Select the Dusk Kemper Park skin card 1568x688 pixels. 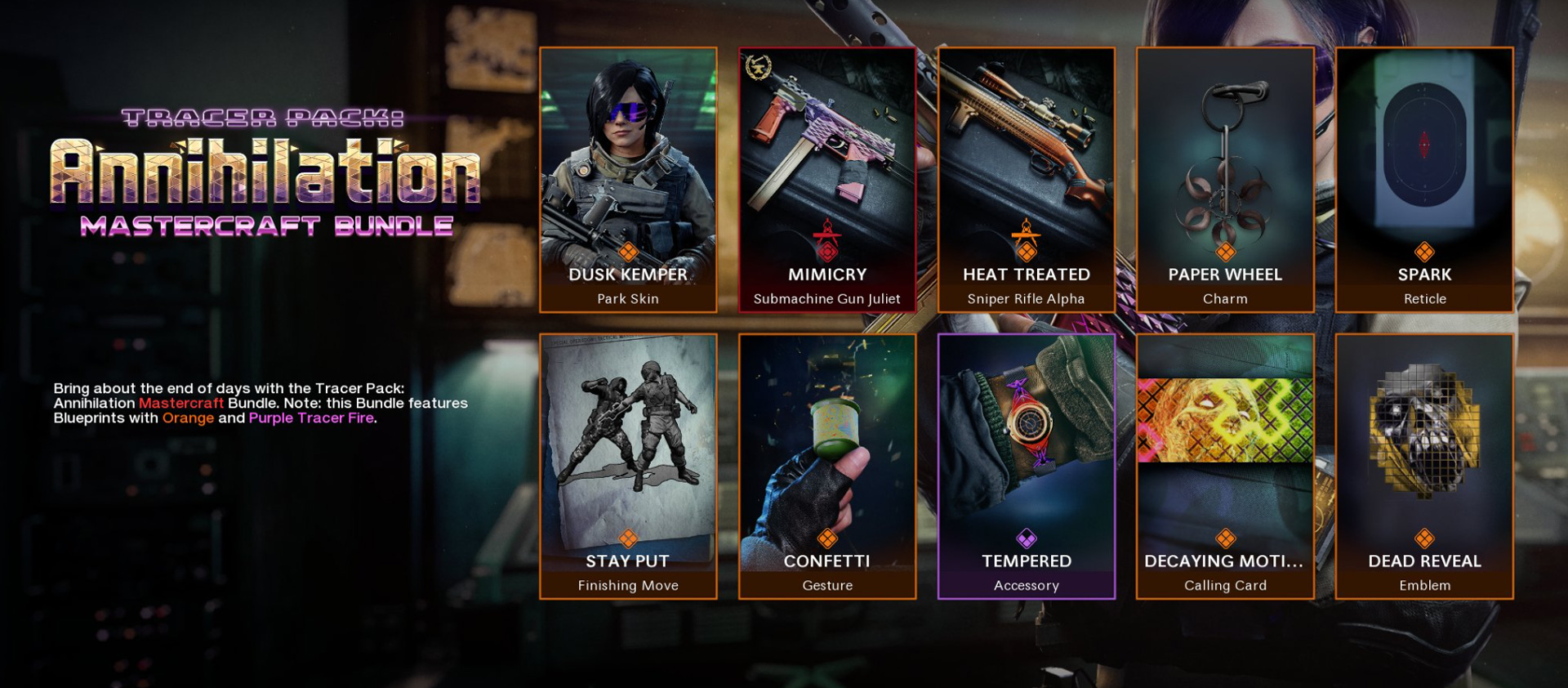pyautogui.click(x=628, y=180)
